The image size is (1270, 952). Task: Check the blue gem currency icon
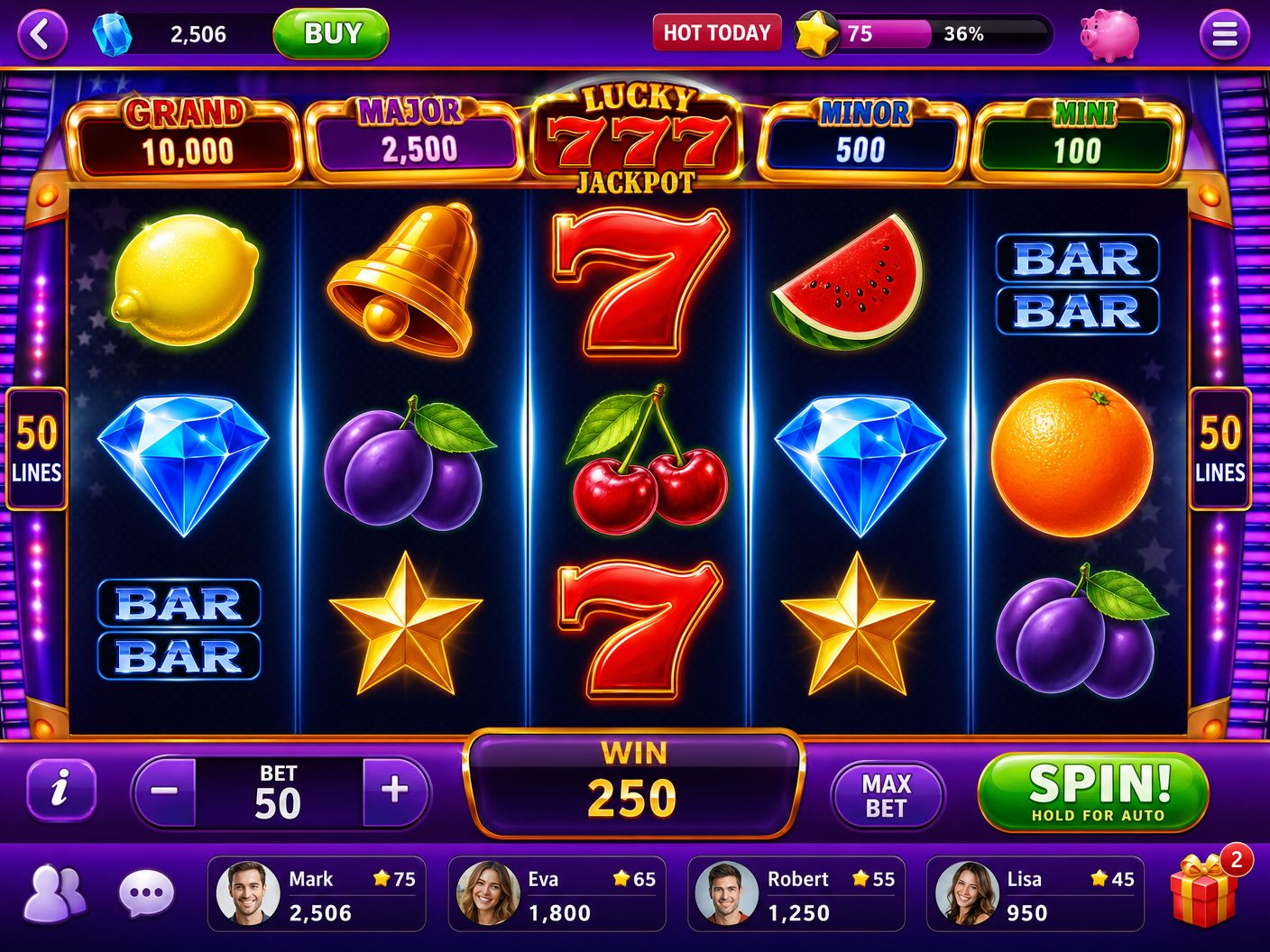click(112, 33)
